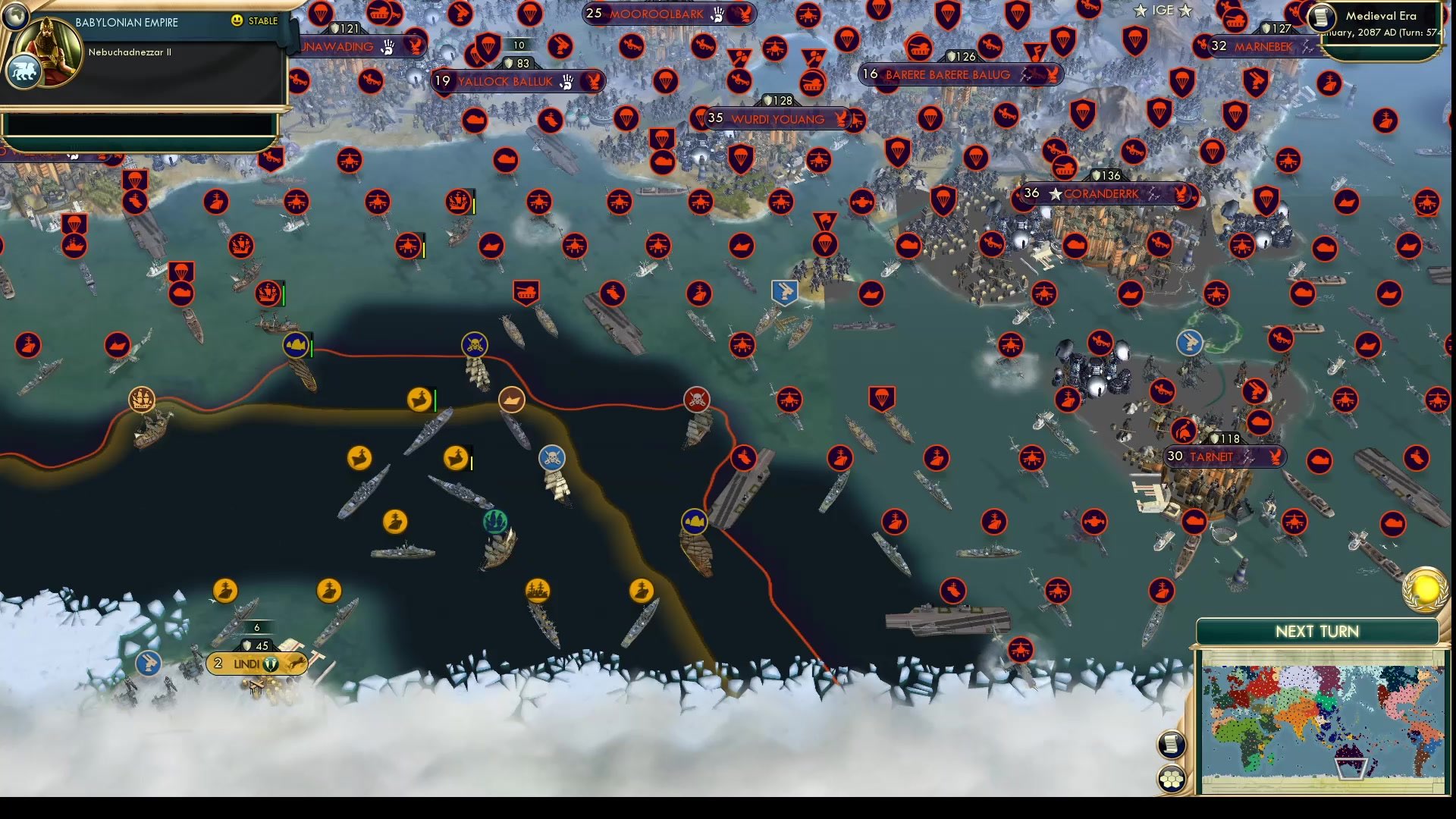This screenshot has height=819, width=1456.
Task: Select the skull-and-crossbones pirate flag mid-map
Action: coord(697,400)
